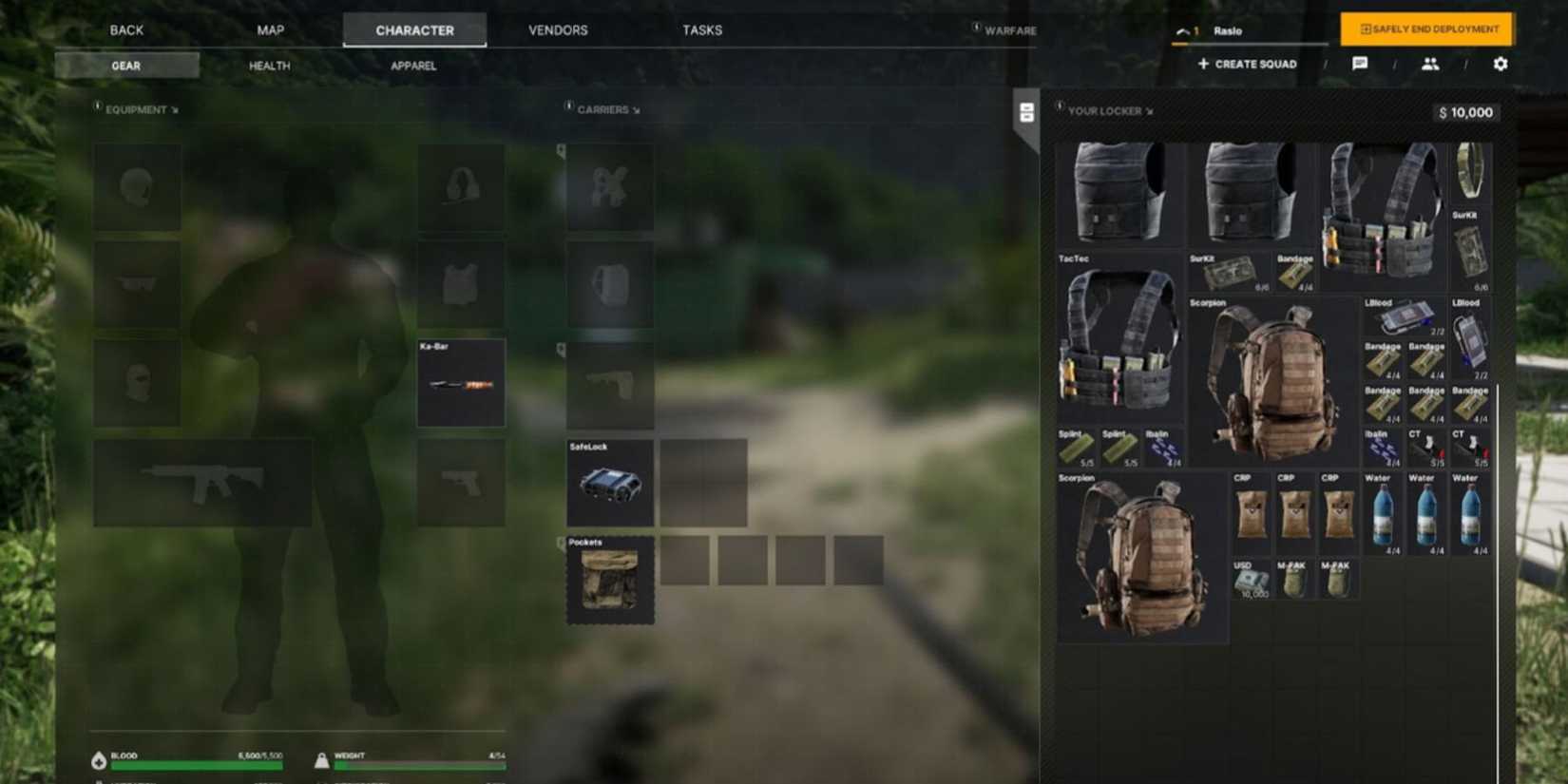Collapse the Equipment panel
The height and width of the screenshot is (784, 1568).
point(175,109)
